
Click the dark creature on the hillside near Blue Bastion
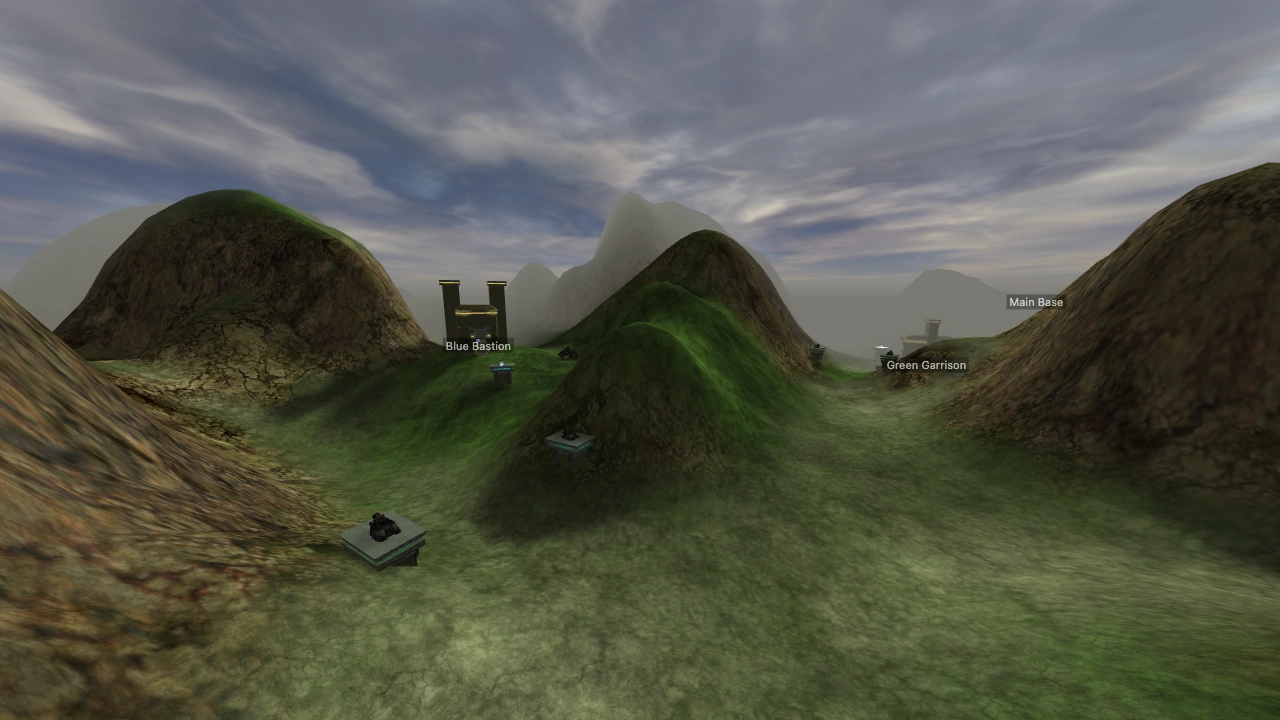click(566, 353)
